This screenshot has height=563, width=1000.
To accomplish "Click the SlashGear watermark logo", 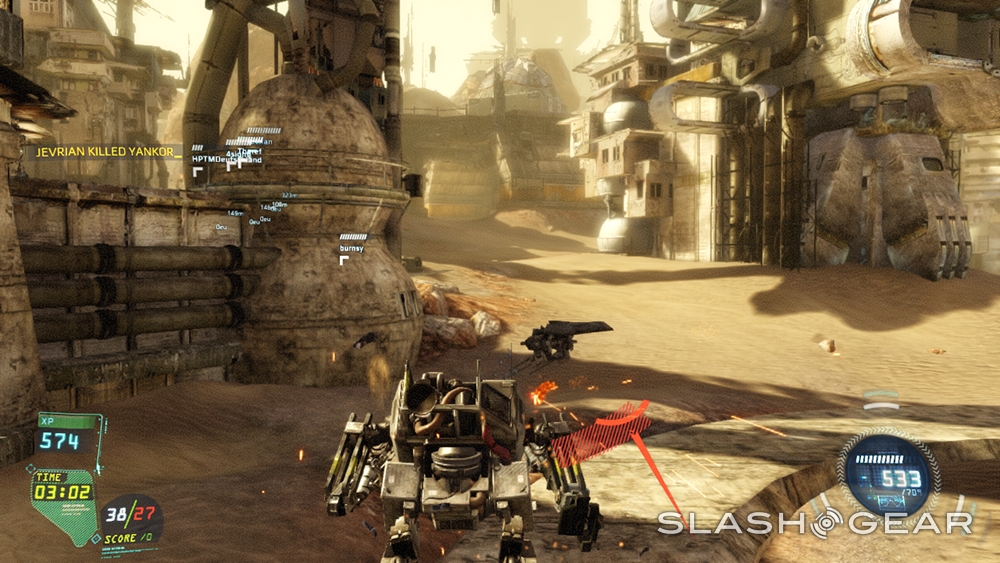I will (814, 523).
